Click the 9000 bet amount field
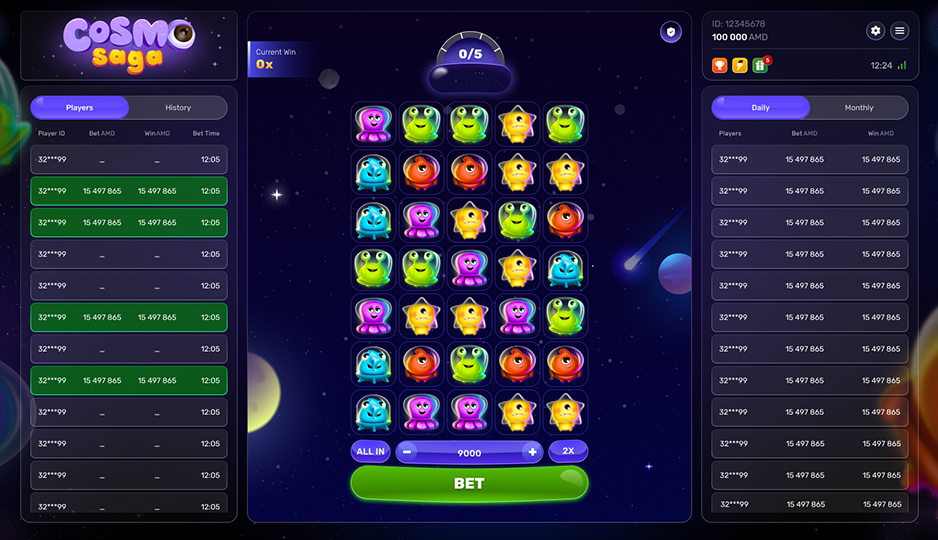Image resolution: width=938 pixels, height=540 pixels. click(469, 453)
